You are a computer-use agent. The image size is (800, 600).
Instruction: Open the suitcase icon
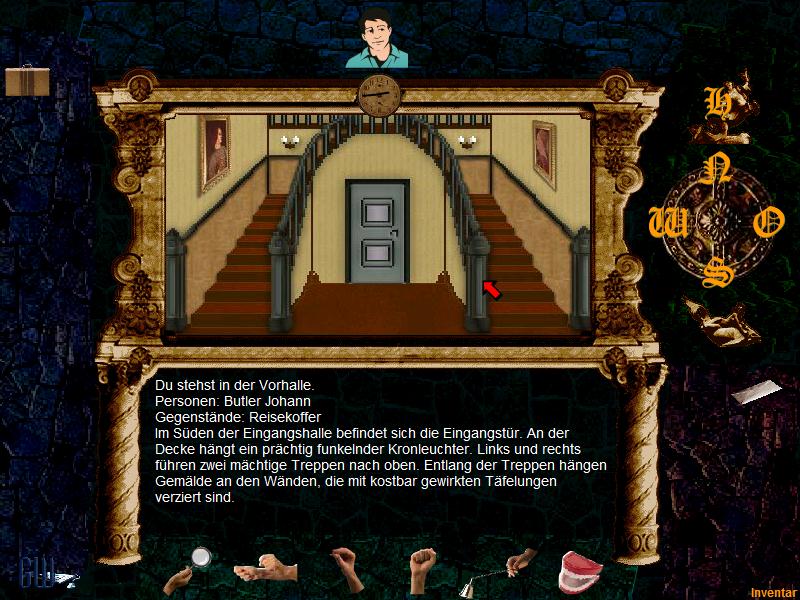coord(27,81)
